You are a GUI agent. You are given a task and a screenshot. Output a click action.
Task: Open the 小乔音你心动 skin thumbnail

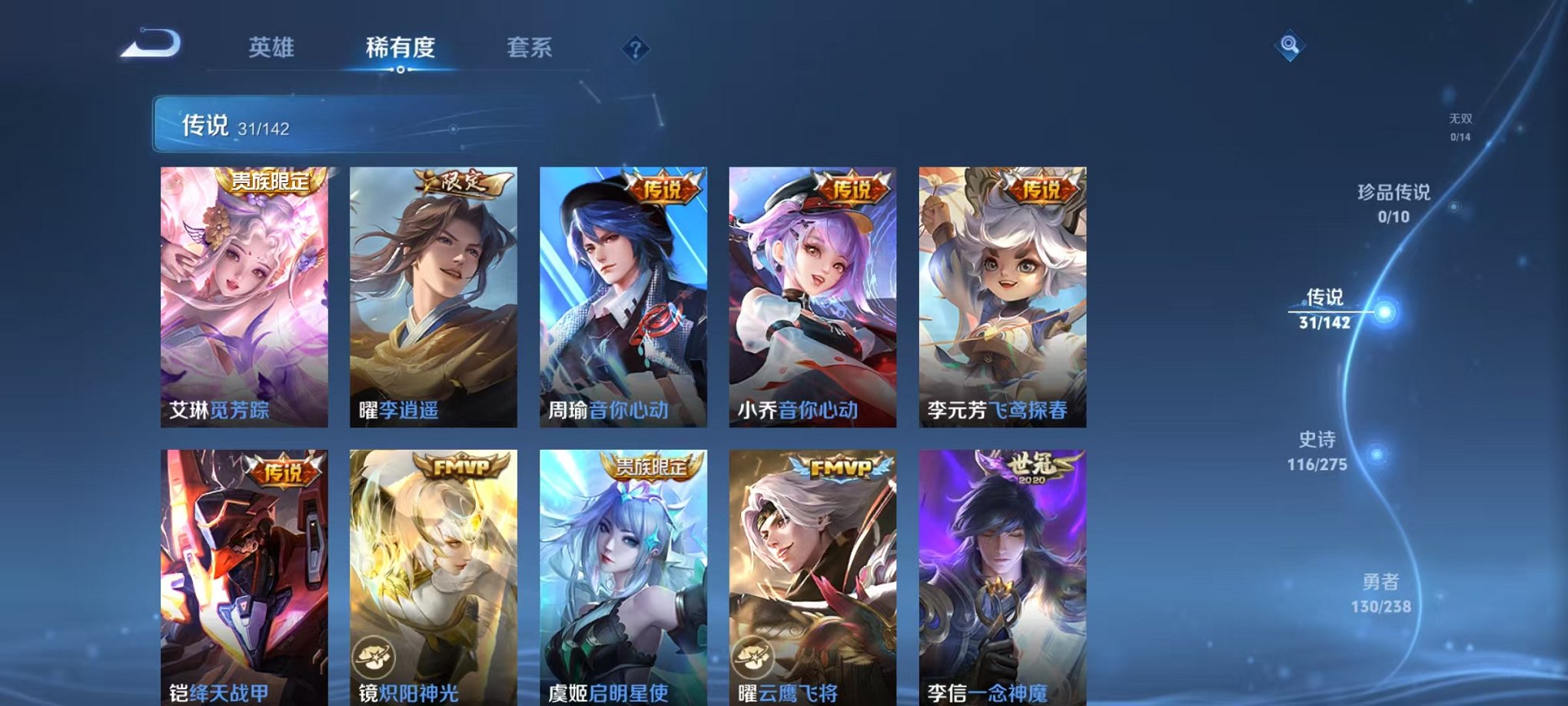[x=807, y=292]
